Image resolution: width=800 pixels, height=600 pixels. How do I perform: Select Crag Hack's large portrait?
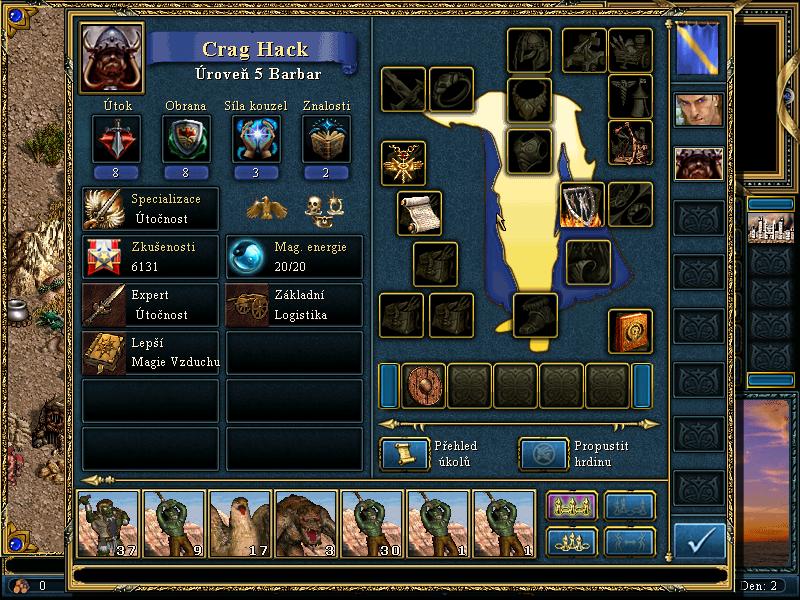tap(112, 58)
